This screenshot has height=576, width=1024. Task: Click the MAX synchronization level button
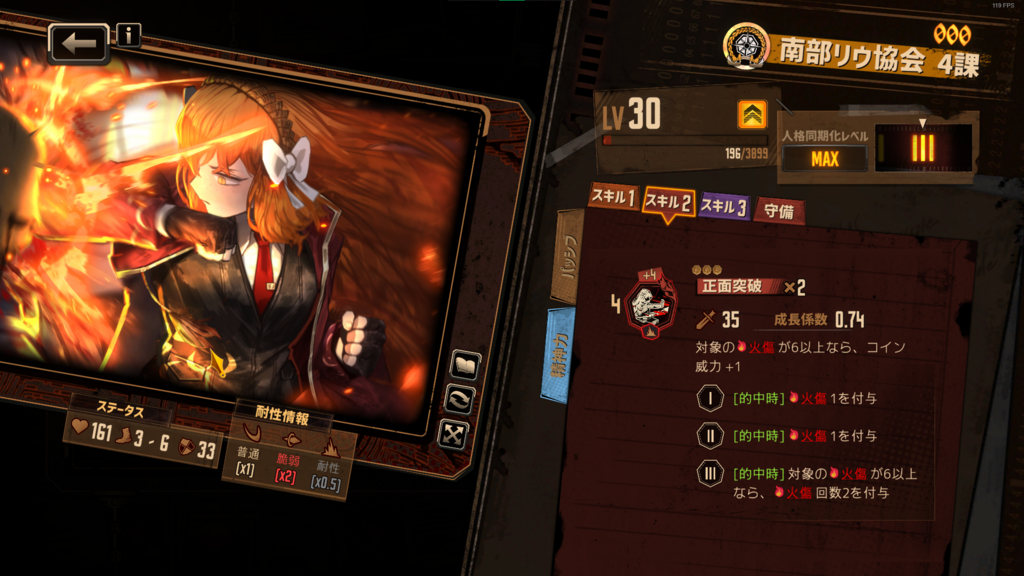(x=824, y=158)
